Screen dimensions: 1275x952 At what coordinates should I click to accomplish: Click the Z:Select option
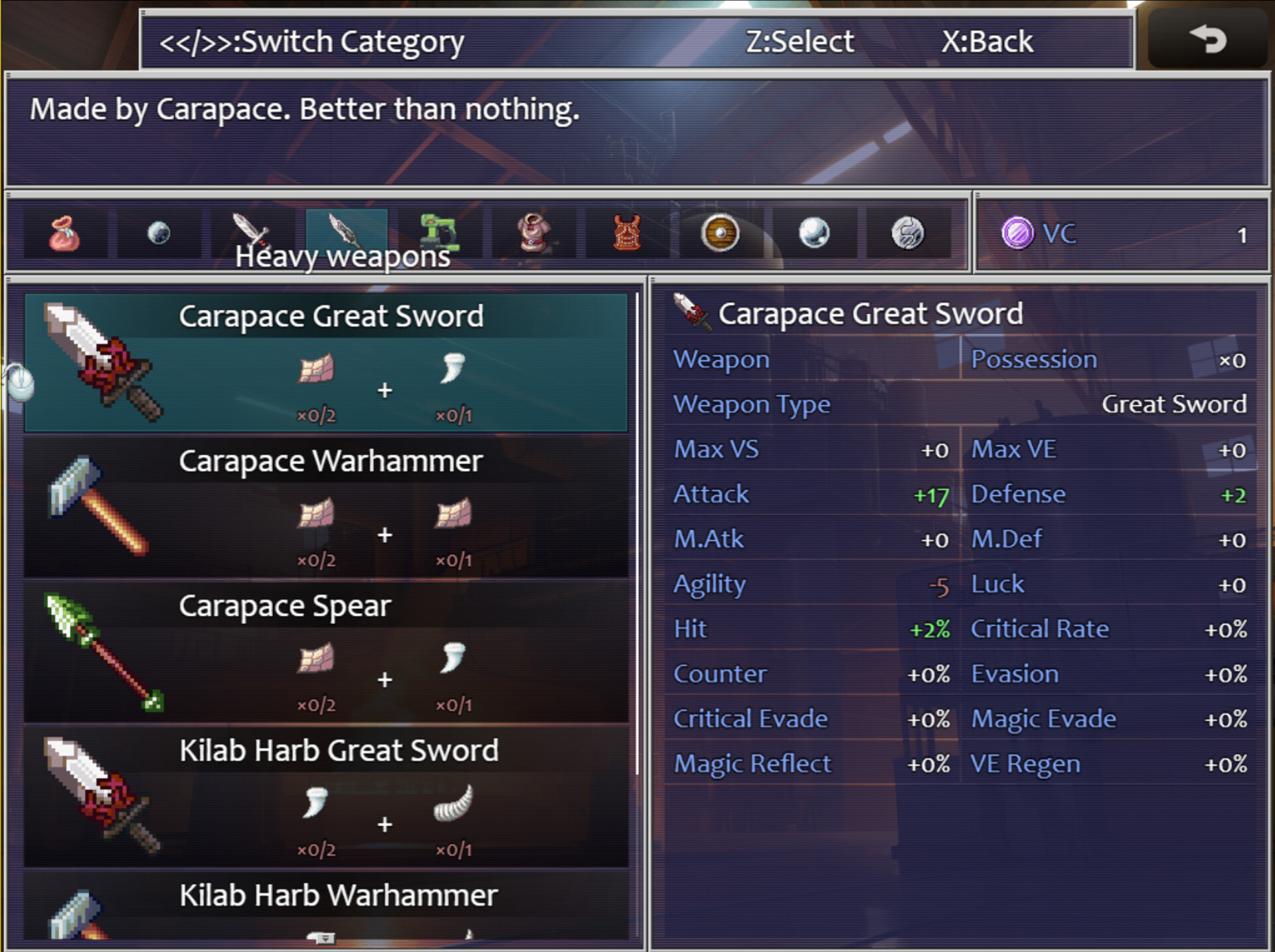pos(800,41)
